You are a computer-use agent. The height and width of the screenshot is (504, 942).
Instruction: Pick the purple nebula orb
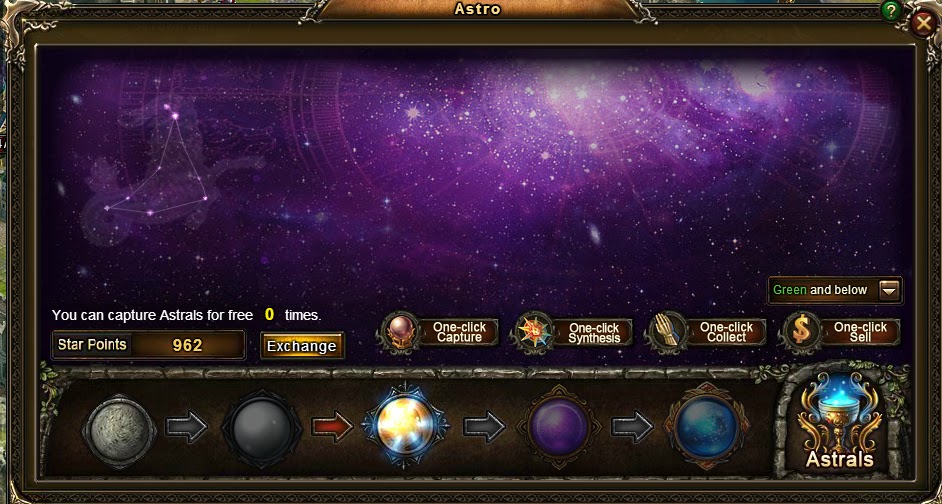tap(557, 428)
